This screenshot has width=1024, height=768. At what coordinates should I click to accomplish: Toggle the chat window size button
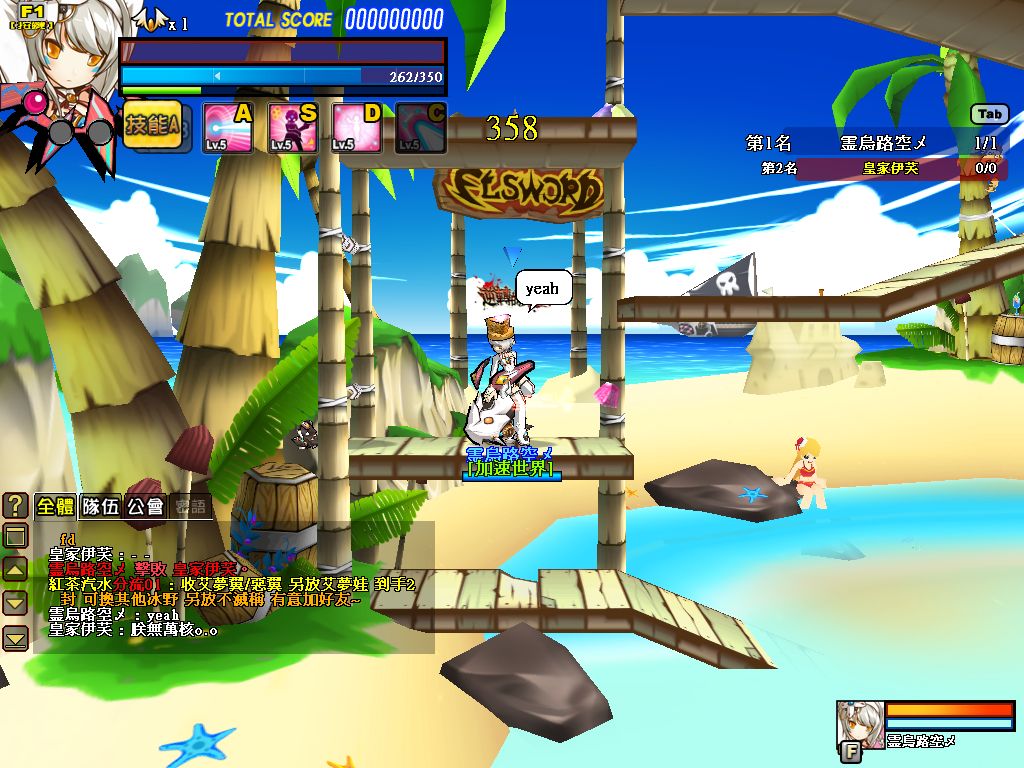point(15,536)
